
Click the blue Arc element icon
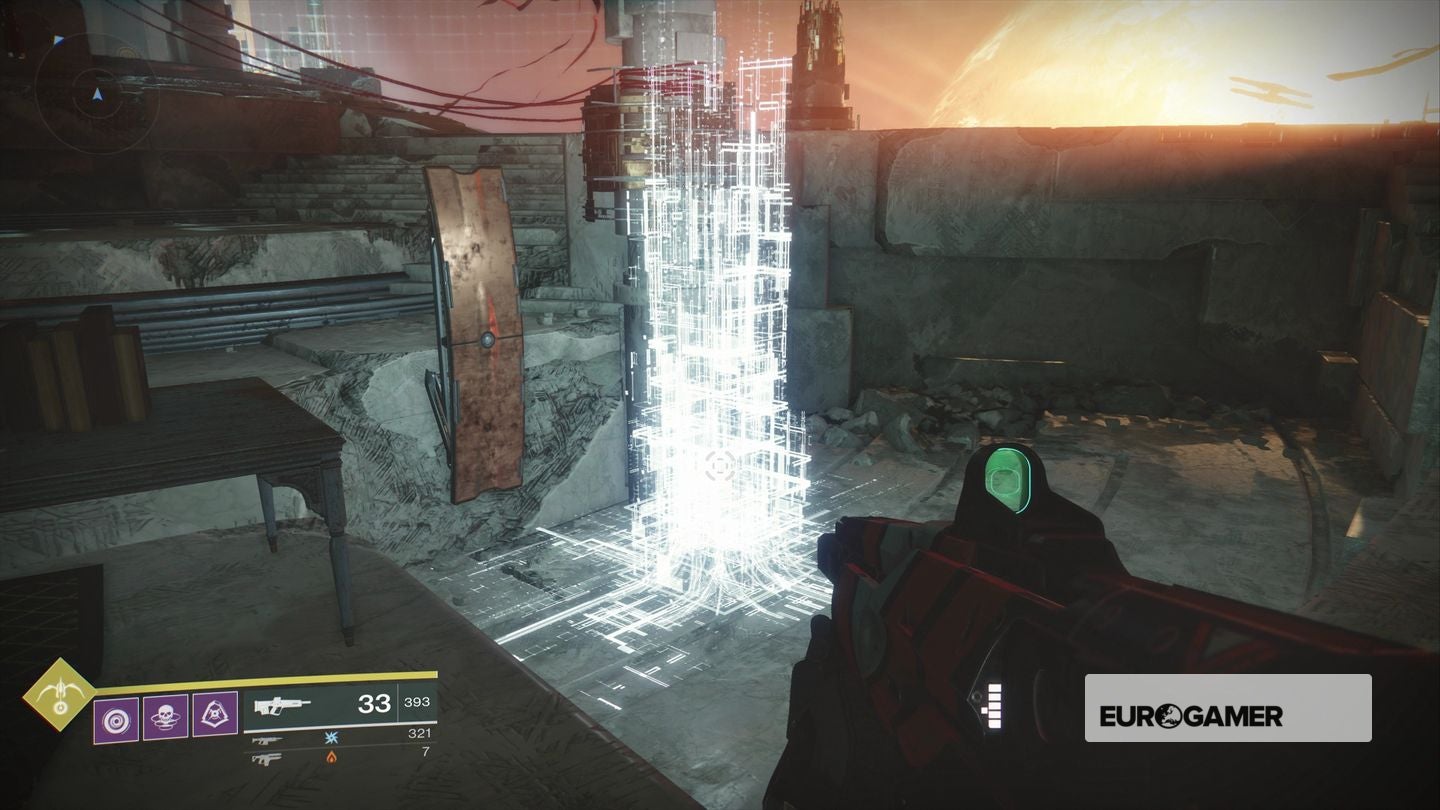pyautogui.click(x=330, y=738)
